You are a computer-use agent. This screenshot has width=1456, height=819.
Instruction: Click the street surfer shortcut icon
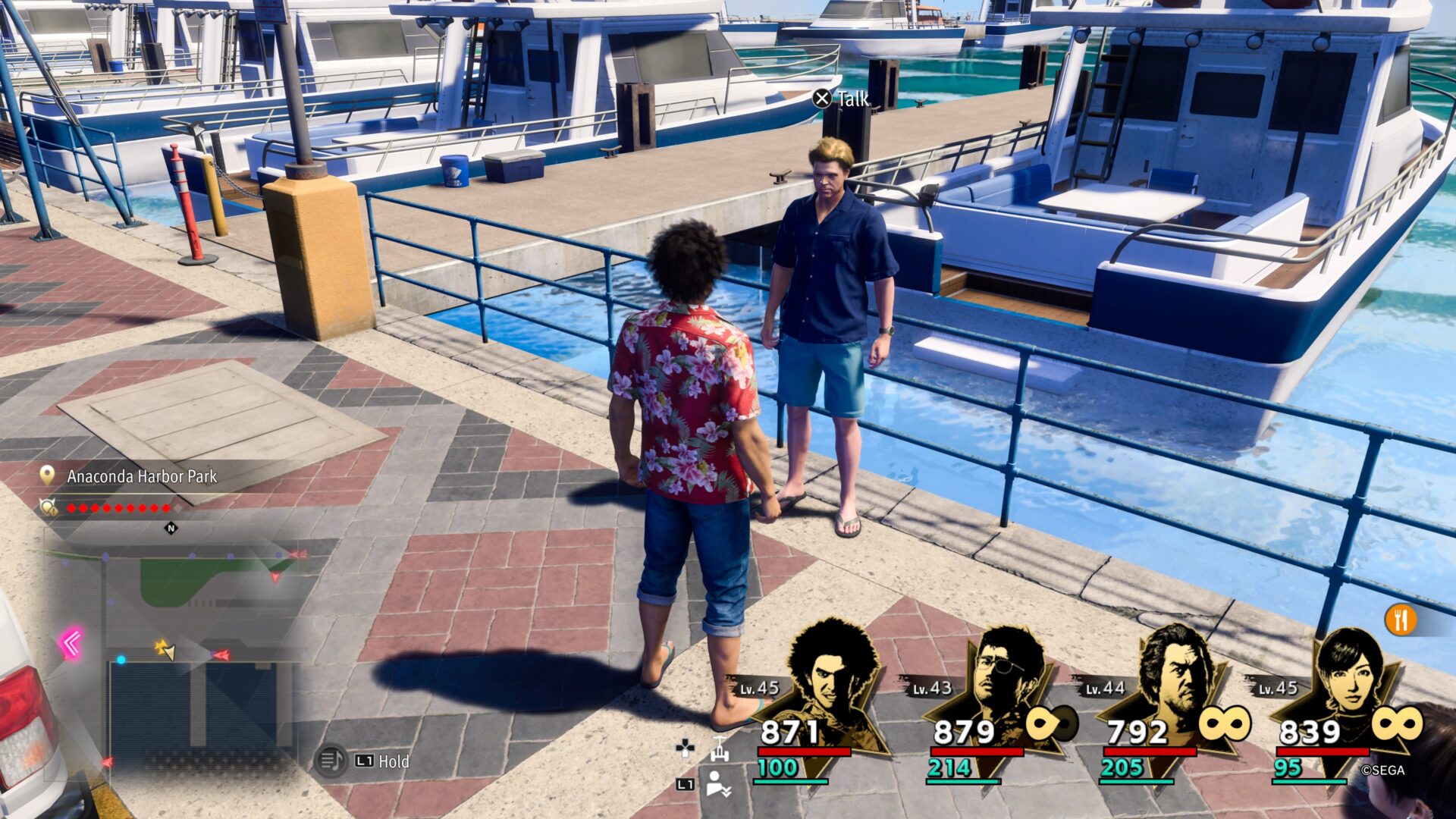pyautogui.click(x=719, y=748)
